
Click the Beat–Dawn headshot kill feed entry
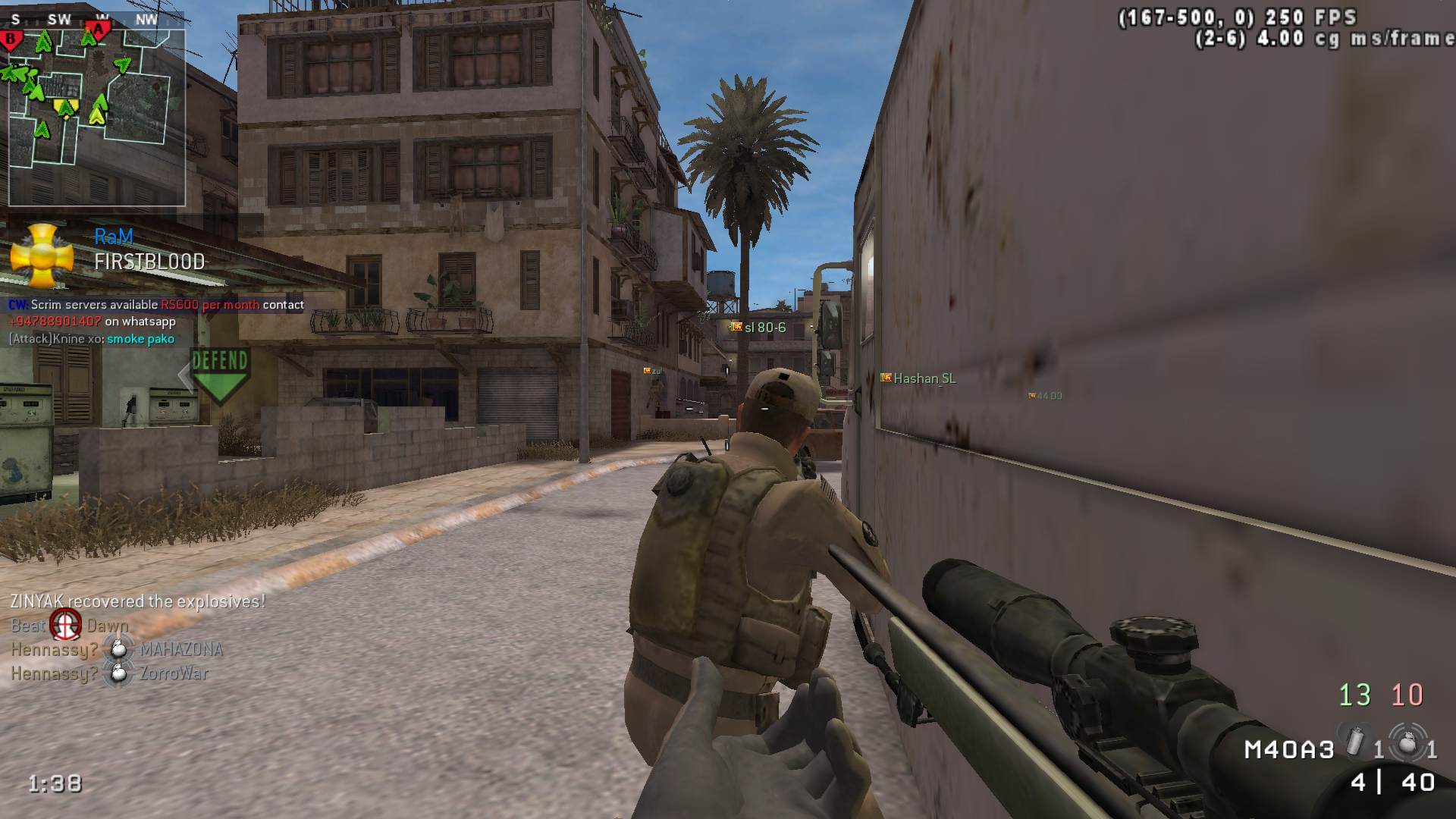[x=68, y=626]
